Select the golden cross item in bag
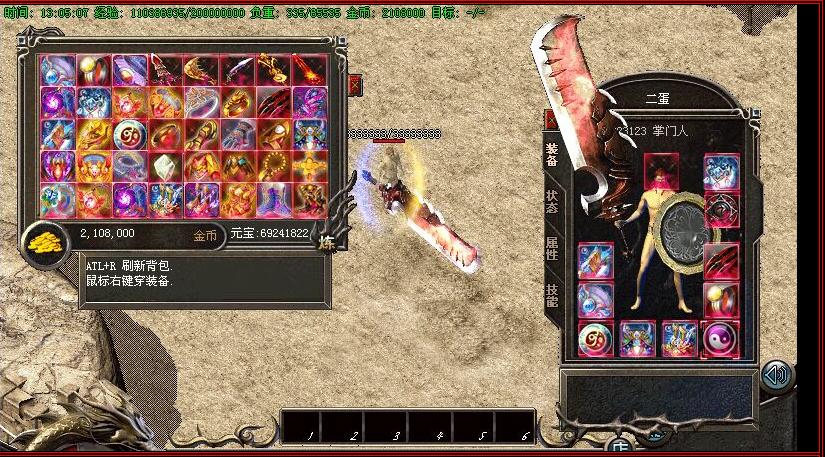This screenshot has height=457, width=825. click(x=310, y=167)
